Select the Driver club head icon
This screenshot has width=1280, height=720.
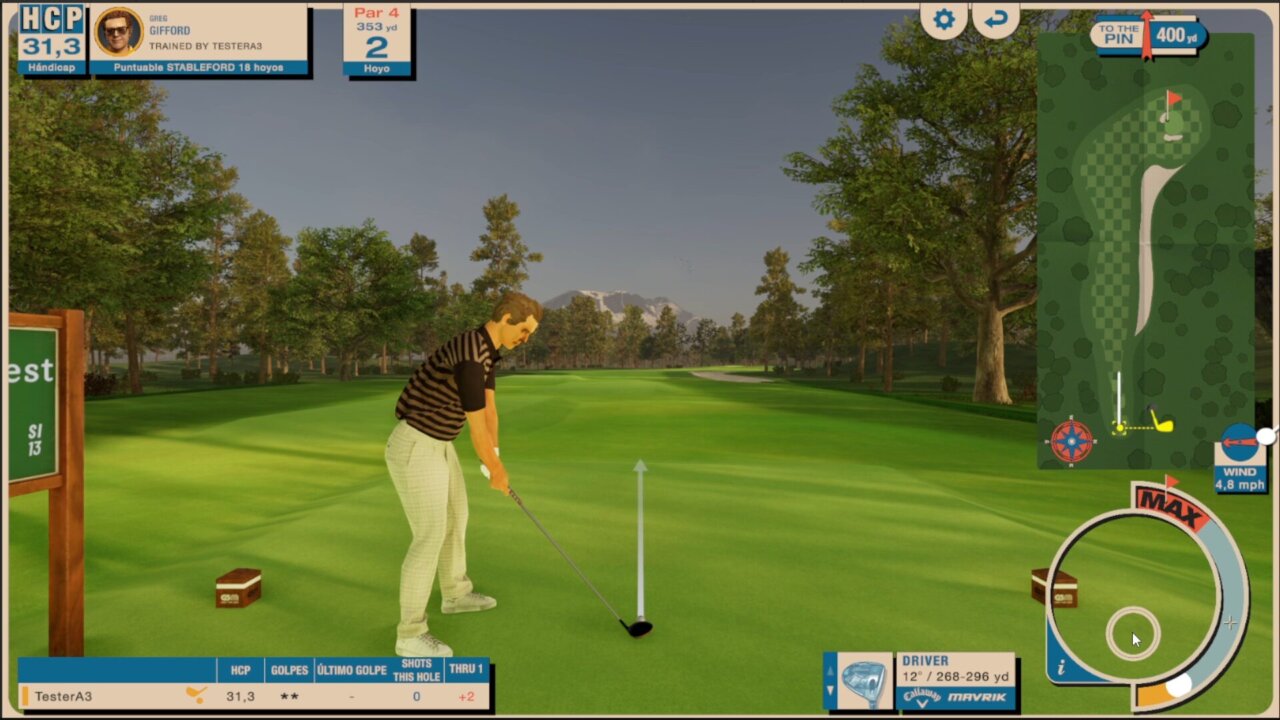point(864,682)
